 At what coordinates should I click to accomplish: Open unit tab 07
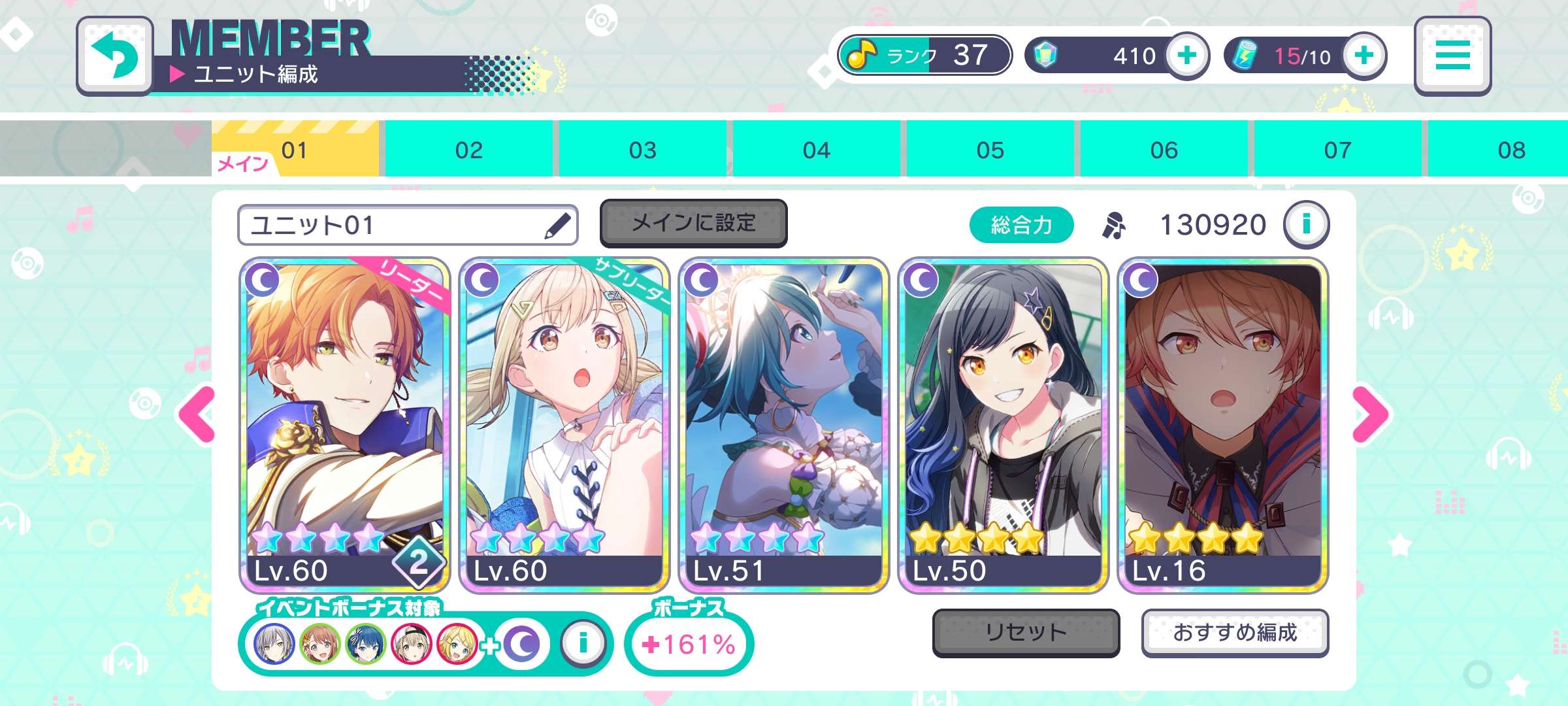click(x=1337, y=150)
